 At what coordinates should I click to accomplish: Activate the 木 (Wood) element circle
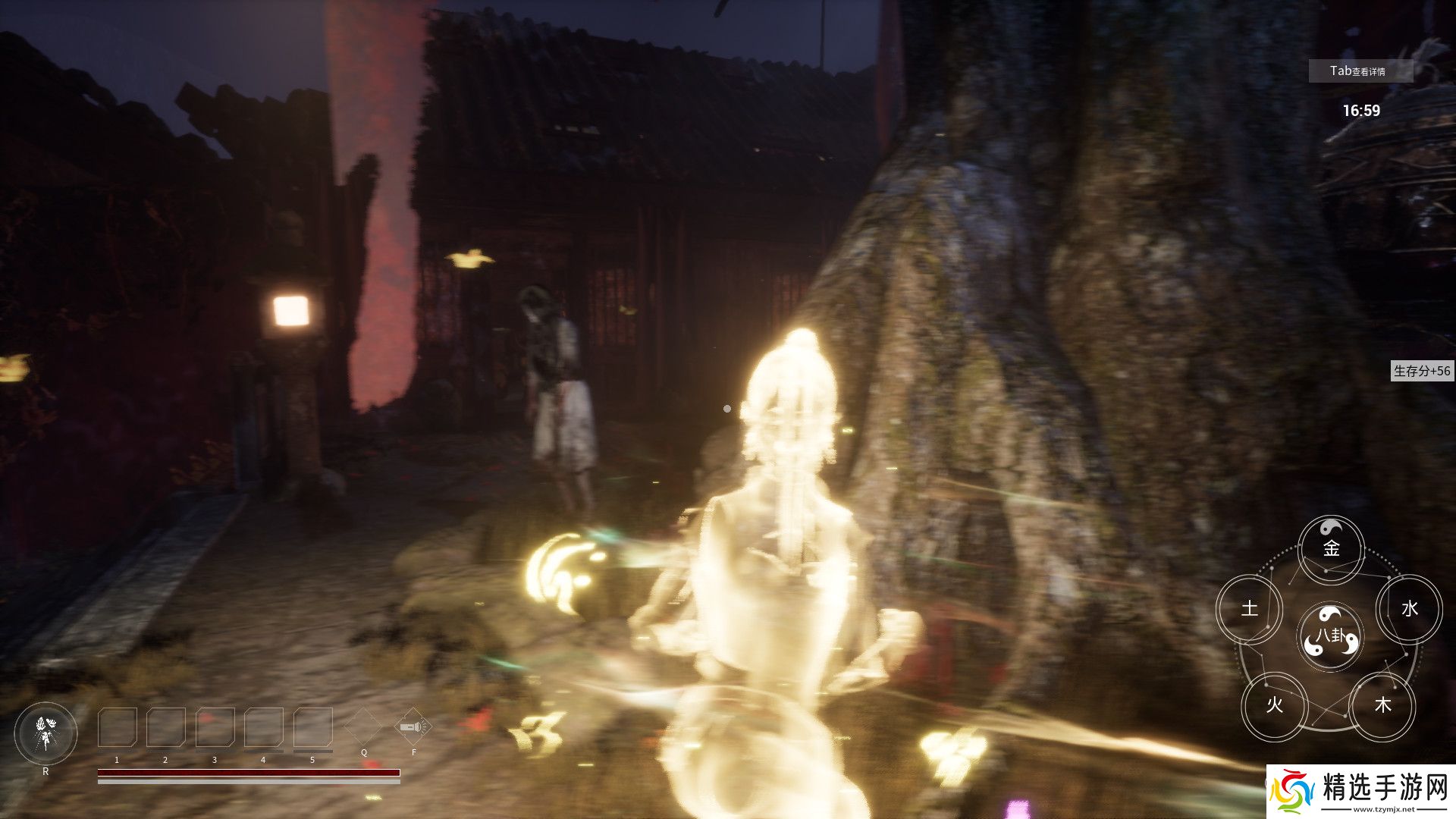coord(1382,705)
